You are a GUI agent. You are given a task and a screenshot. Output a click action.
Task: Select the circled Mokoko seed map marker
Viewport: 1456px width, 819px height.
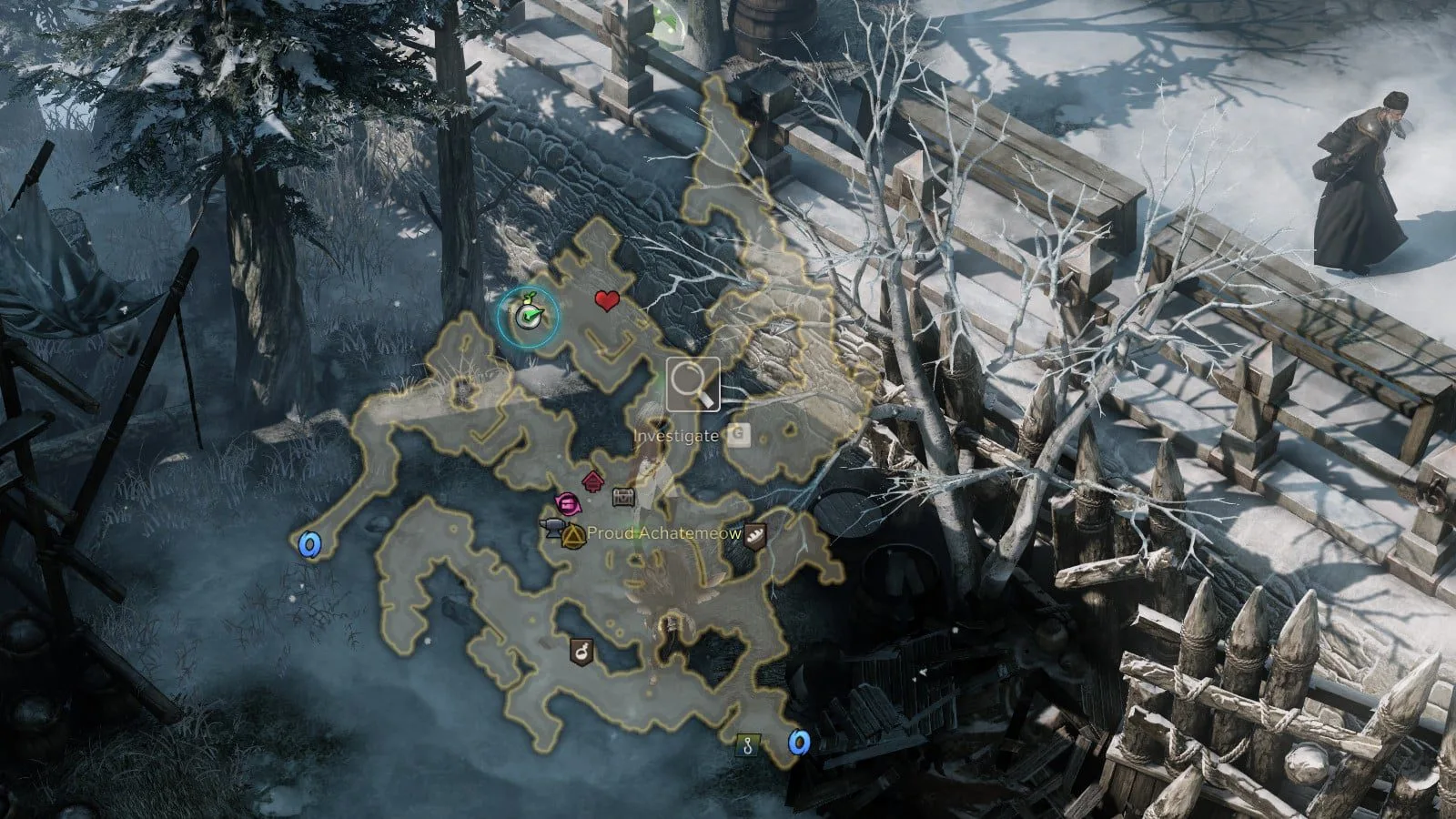coord(528,316)
